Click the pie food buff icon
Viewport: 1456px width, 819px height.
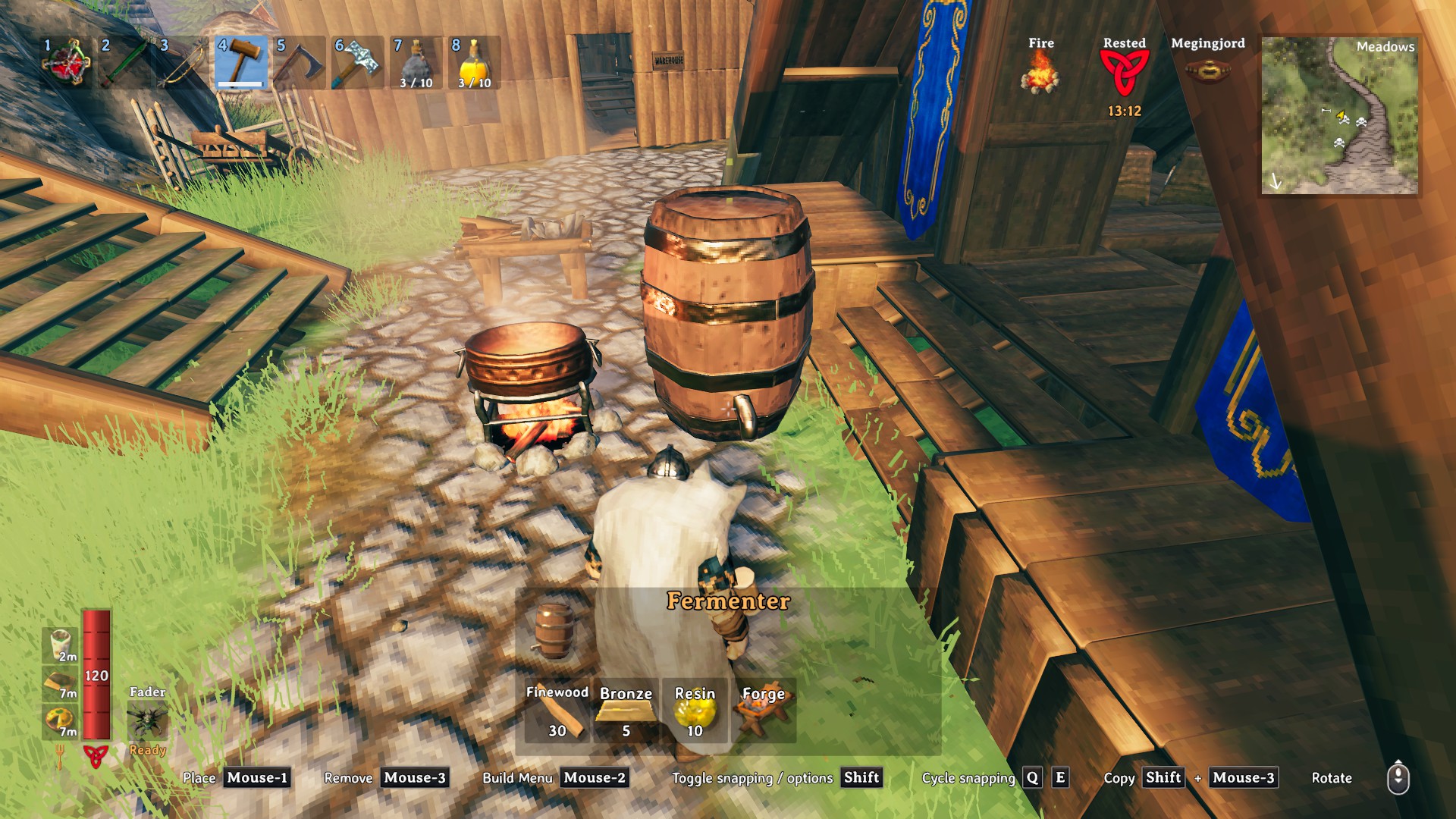pos(60,720)
